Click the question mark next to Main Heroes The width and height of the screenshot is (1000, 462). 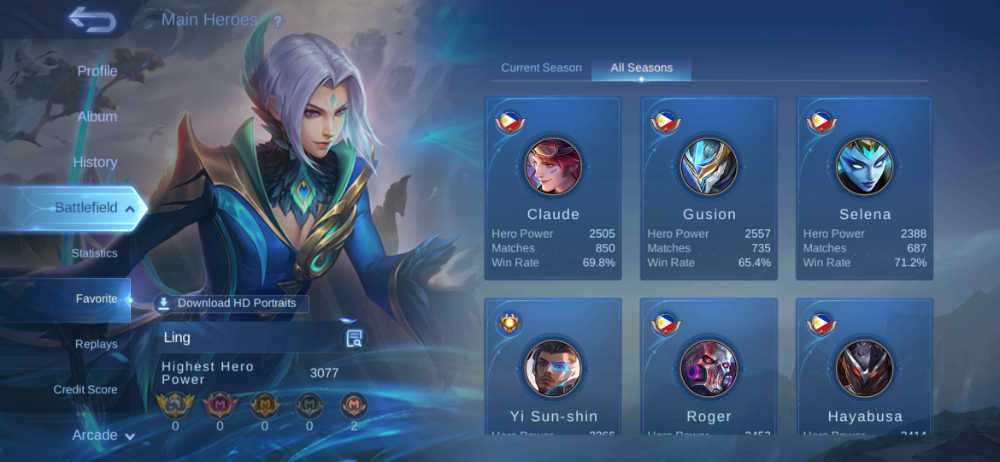pyautogui.click(x=277, y=21)
